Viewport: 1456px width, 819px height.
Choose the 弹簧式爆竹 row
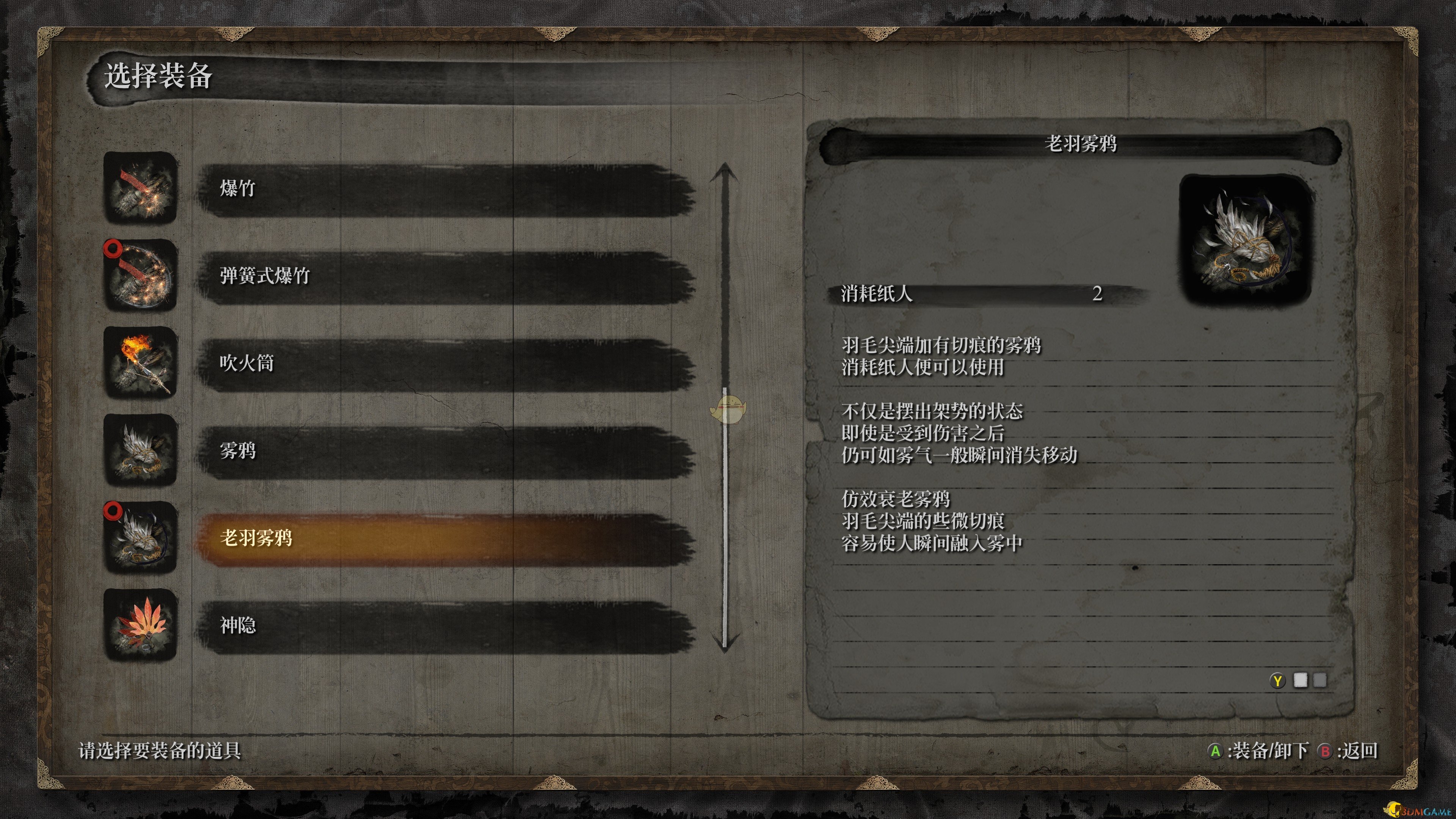(x=446, y=277)
